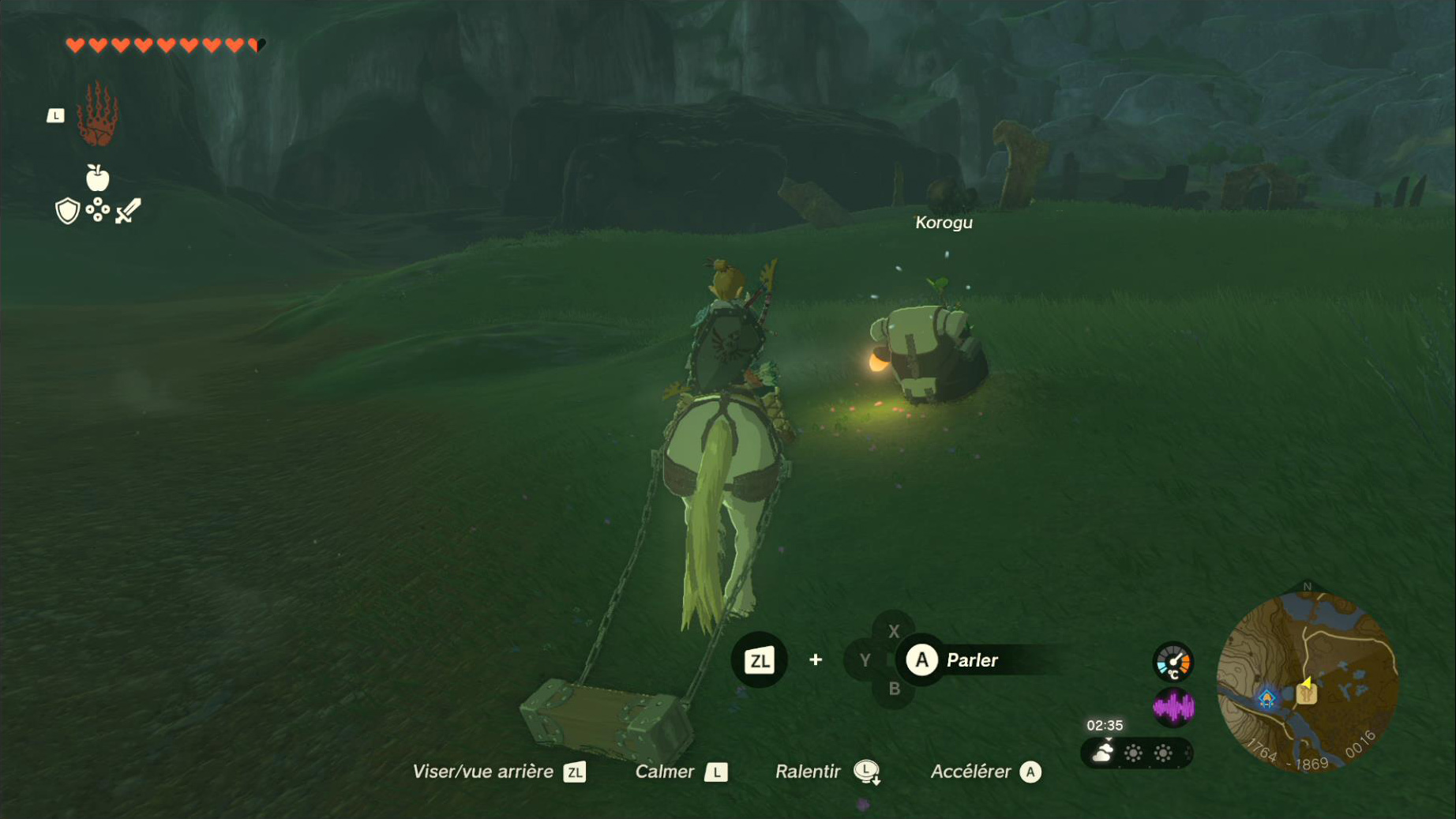The width and height of the screenshot is (1456, 819).
Task: Open the circular minimap
Action: click(x=1308, y=681)
